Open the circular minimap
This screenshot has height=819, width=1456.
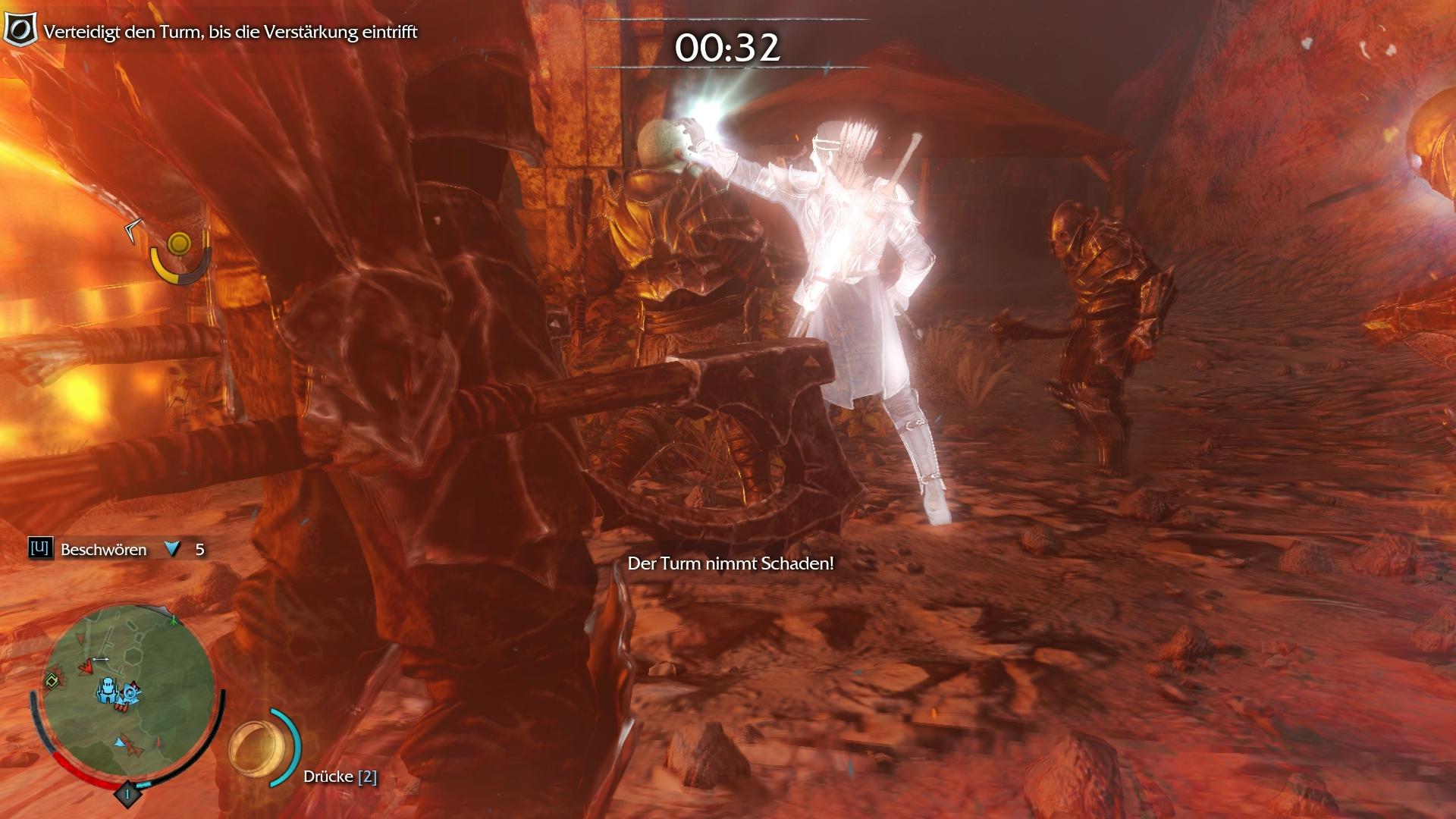127,694
